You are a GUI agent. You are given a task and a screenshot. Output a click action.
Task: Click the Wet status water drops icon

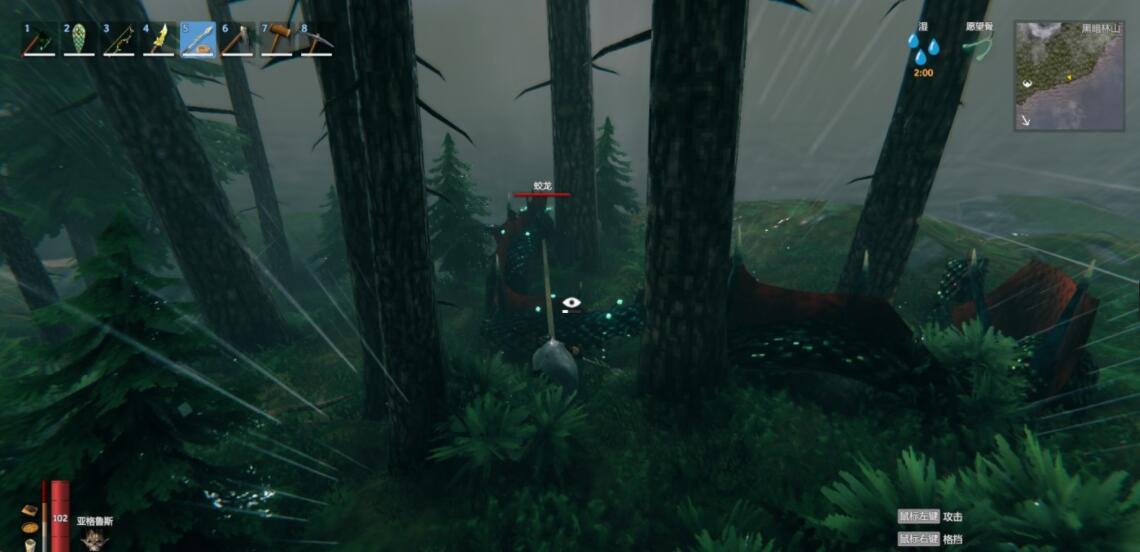click(923, 47)
